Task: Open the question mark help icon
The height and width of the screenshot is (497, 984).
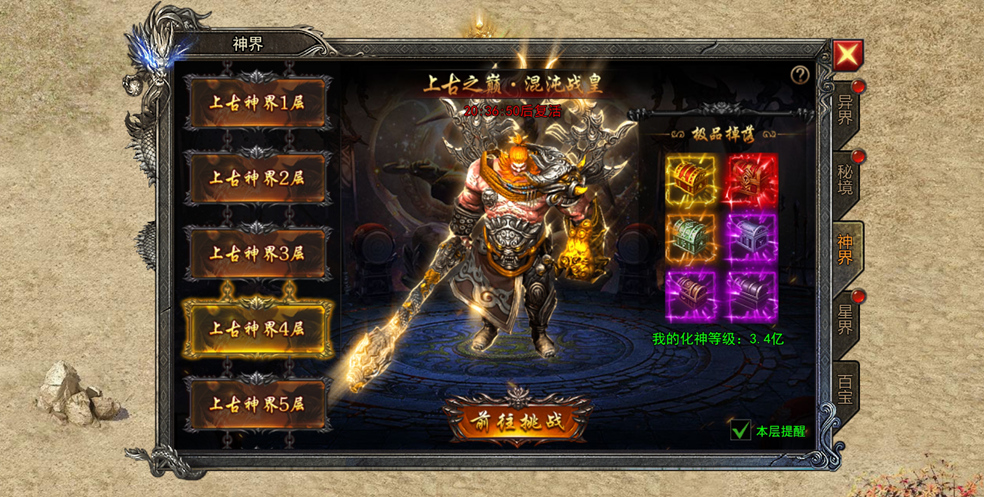Action: 799,75
